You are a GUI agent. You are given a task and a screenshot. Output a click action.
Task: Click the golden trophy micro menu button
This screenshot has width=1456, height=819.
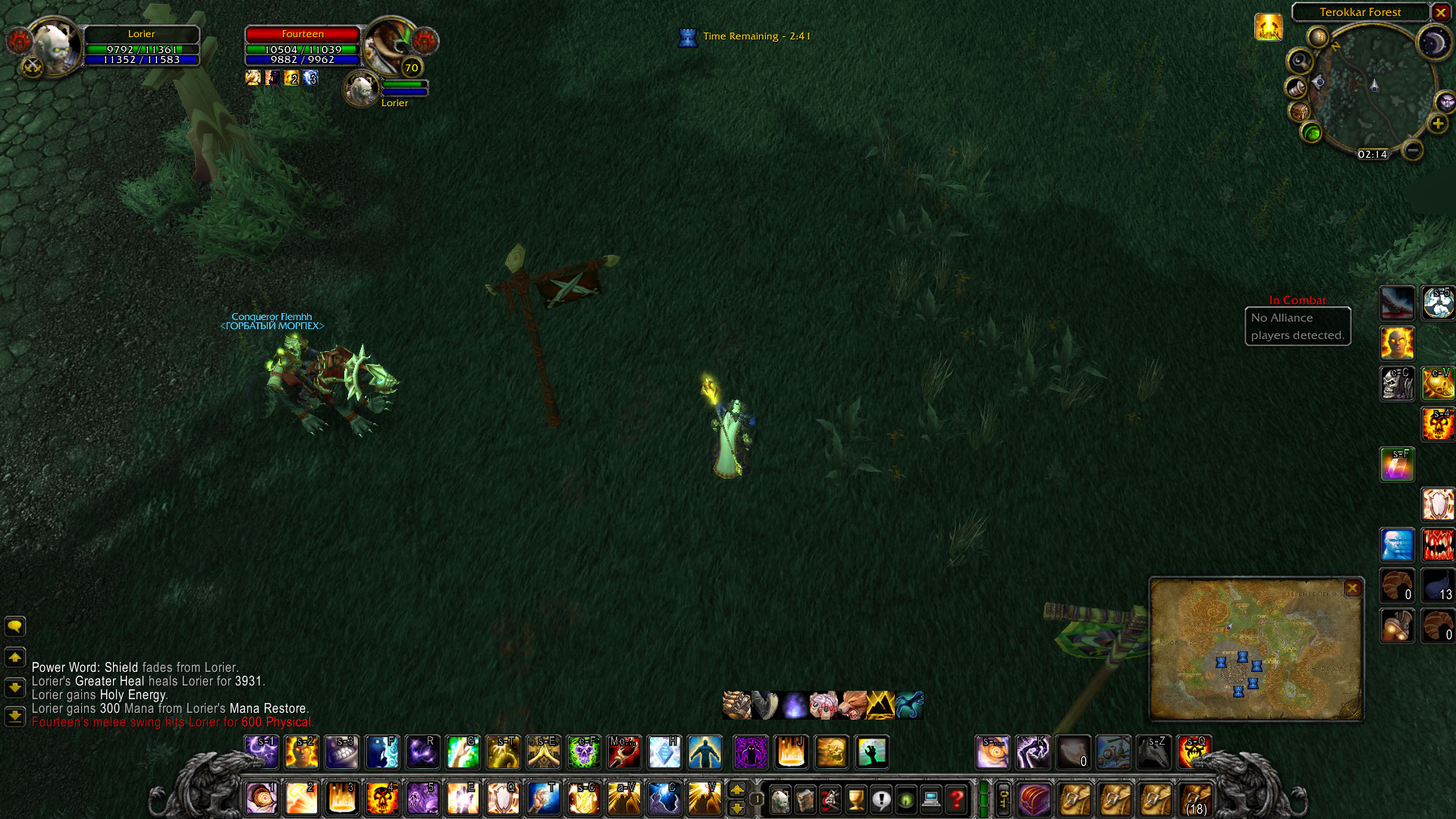(855, 799)
